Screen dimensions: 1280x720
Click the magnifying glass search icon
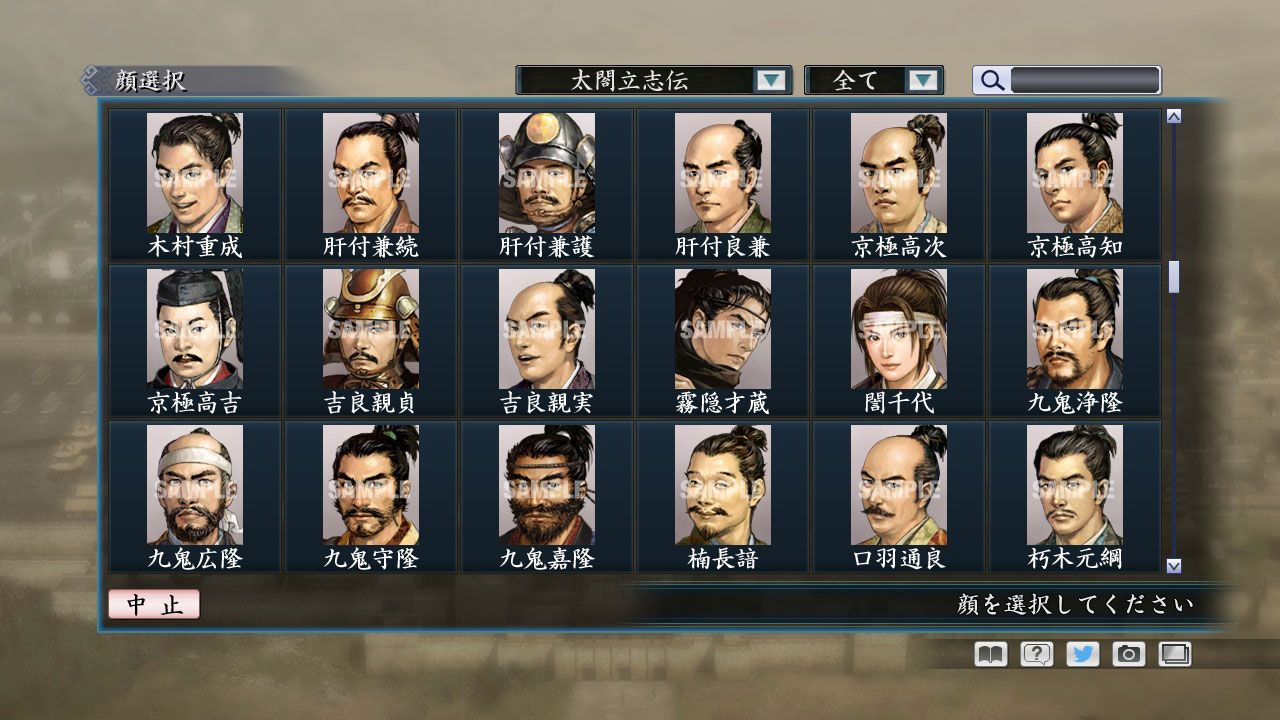pyautogui.click(x=989, y=80)
